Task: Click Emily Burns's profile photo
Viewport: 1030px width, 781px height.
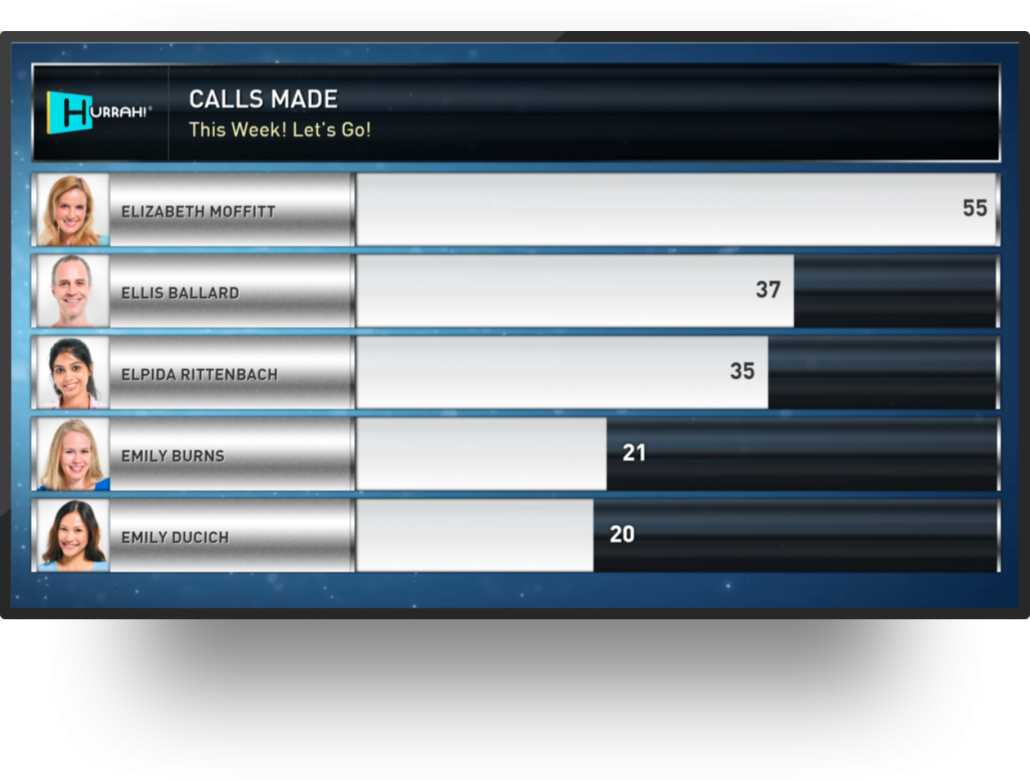Action: pos(72,454)
